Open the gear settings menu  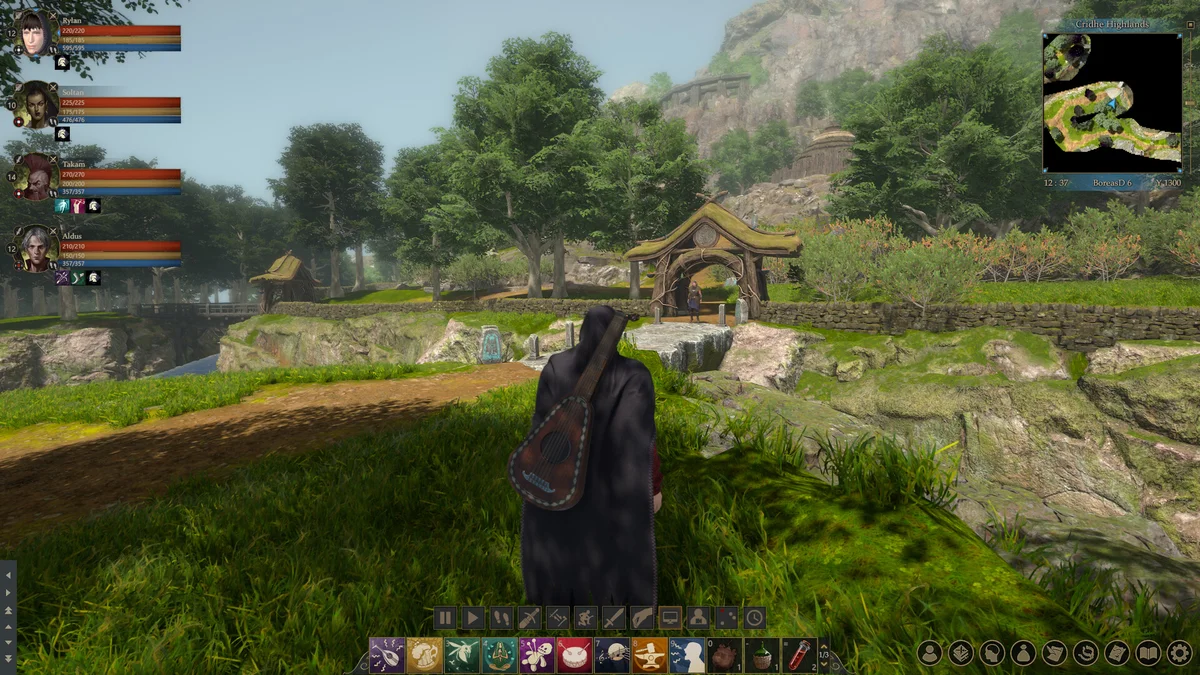click(1180, 653)
